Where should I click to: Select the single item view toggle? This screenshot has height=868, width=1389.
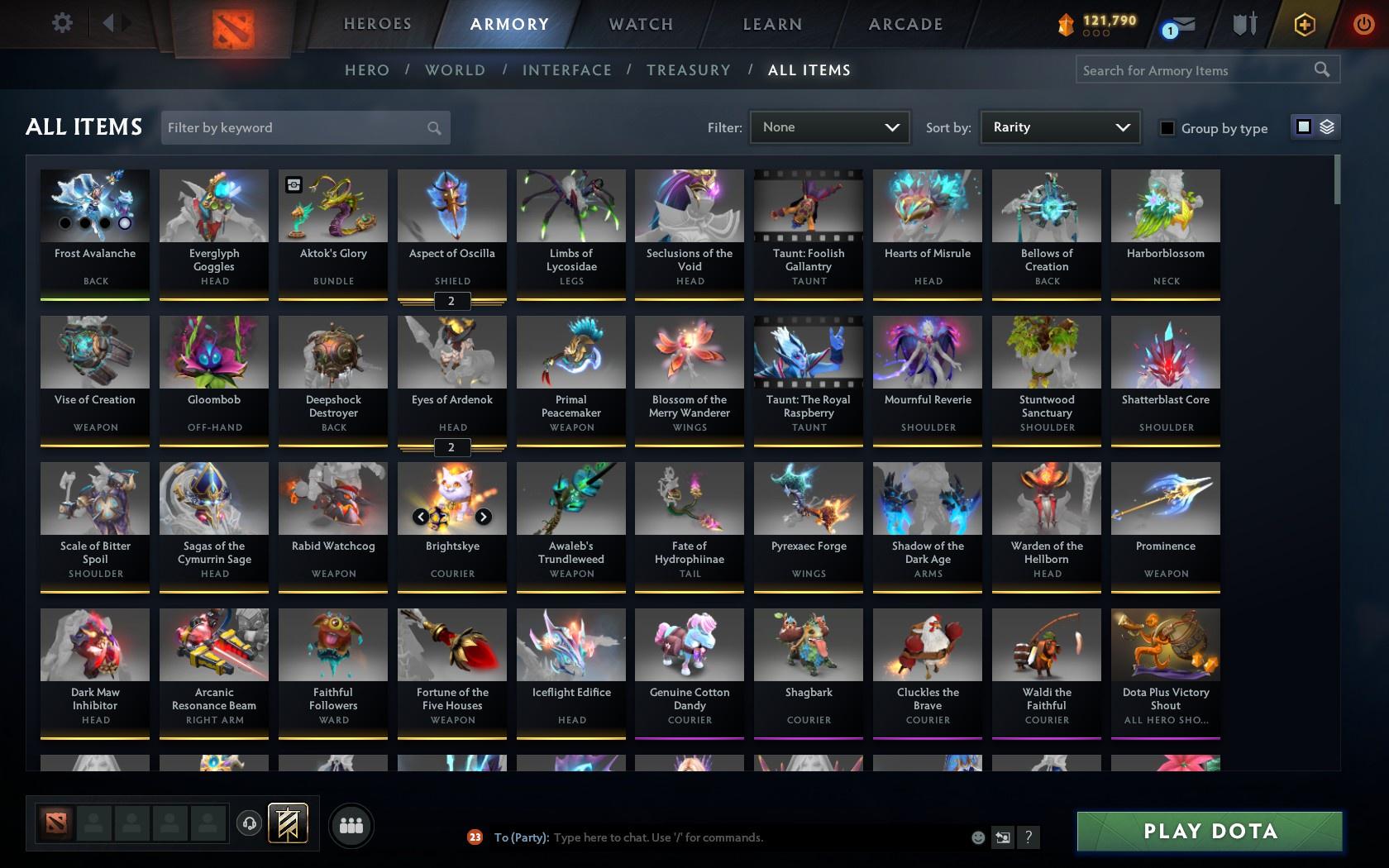pos(1304,127)
